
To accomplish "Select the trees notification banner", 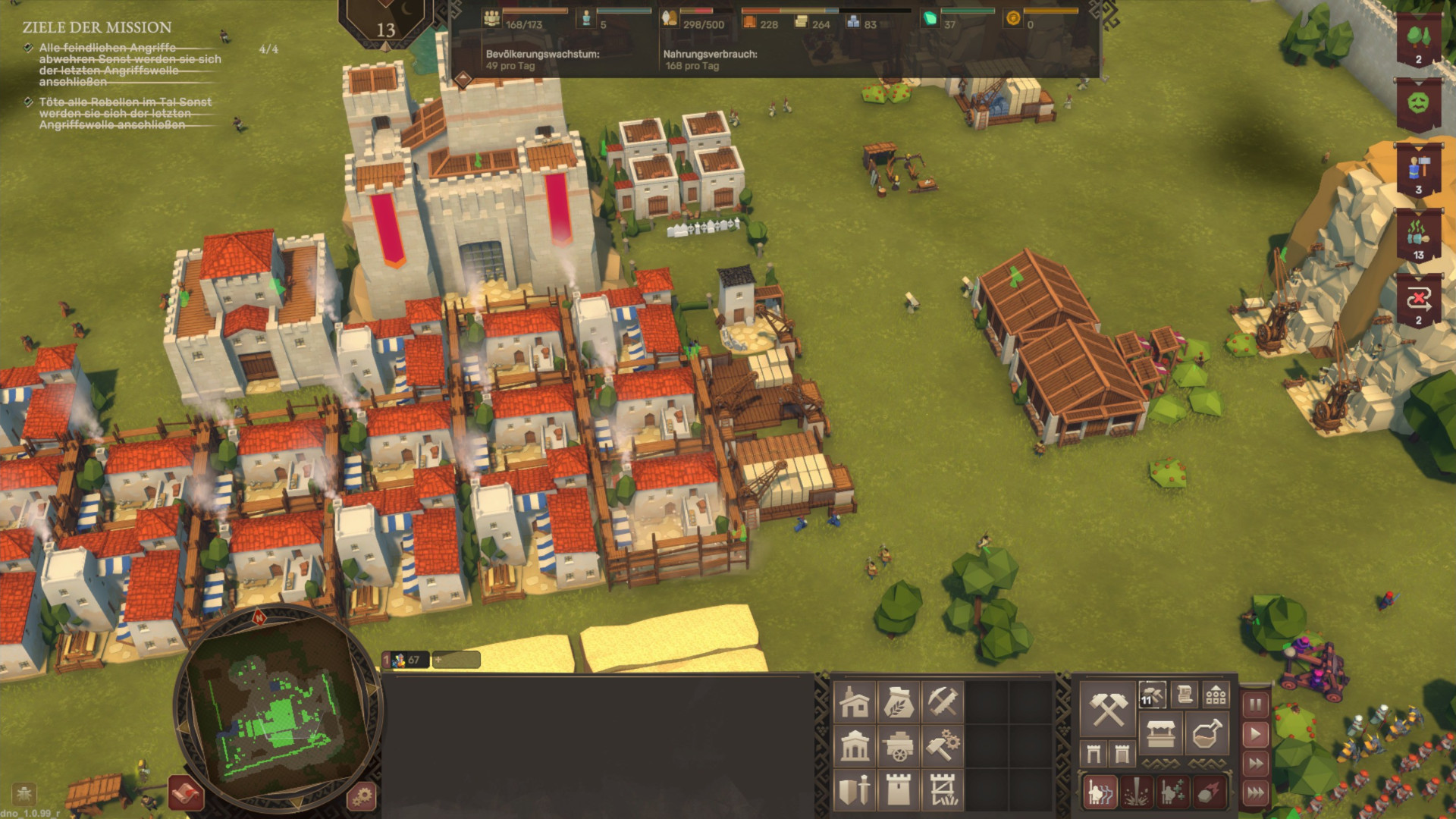I will 1418,39.
